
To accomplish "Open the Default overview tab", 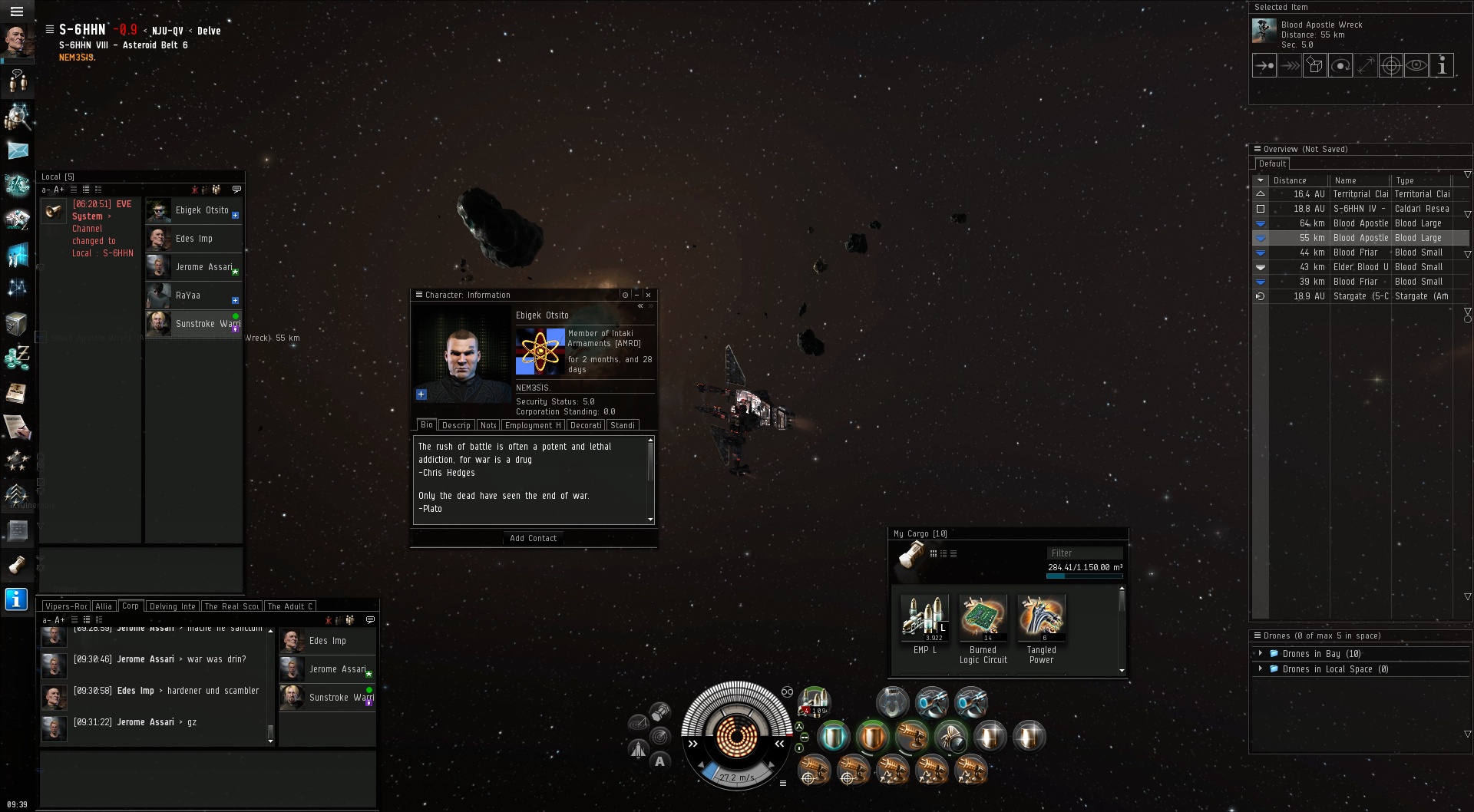I will 1272,163.
